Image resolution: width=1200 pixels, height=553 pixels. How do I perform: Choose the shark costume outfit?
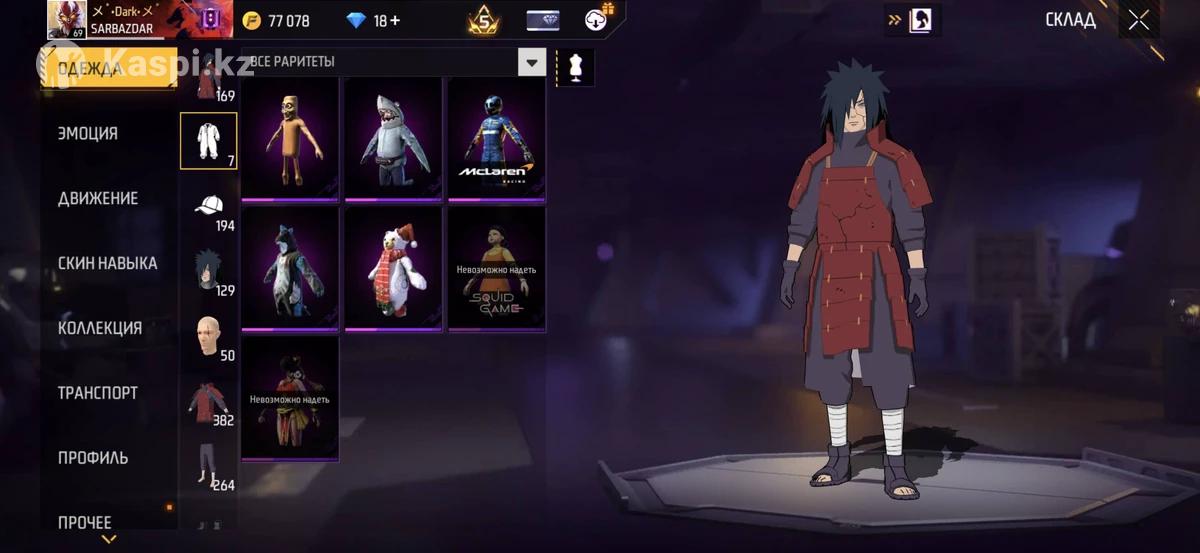pyautogui.click(x=393, y=138)
